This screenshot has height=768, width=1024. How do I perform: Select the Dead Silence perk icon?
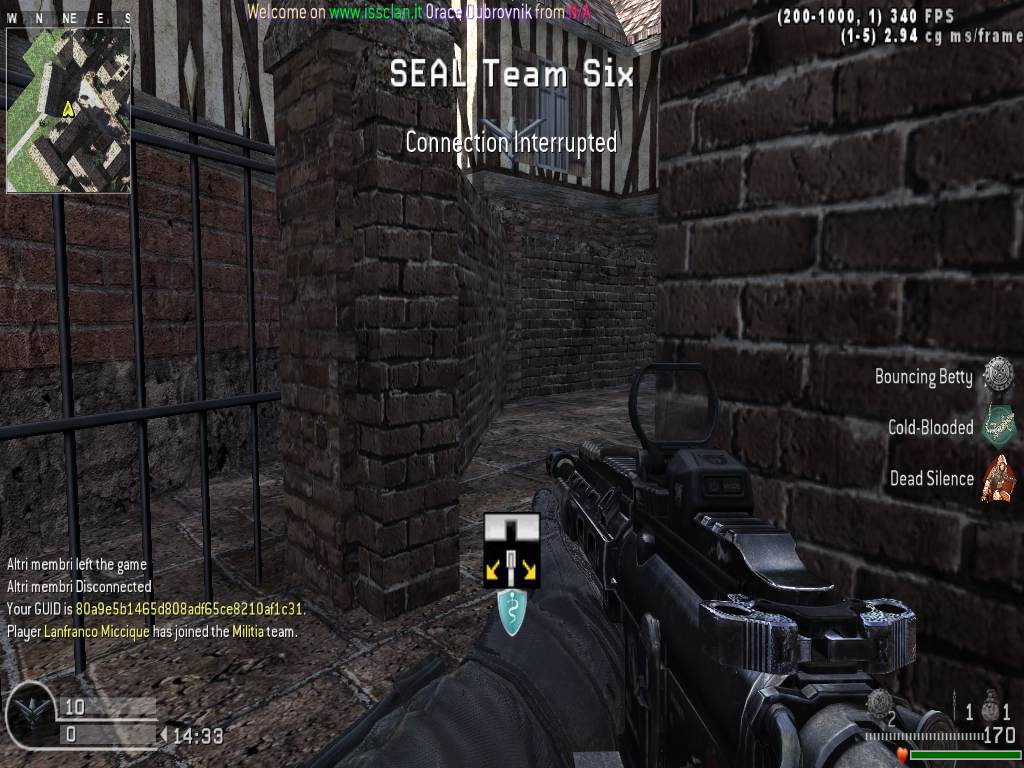tap(997, 478)
